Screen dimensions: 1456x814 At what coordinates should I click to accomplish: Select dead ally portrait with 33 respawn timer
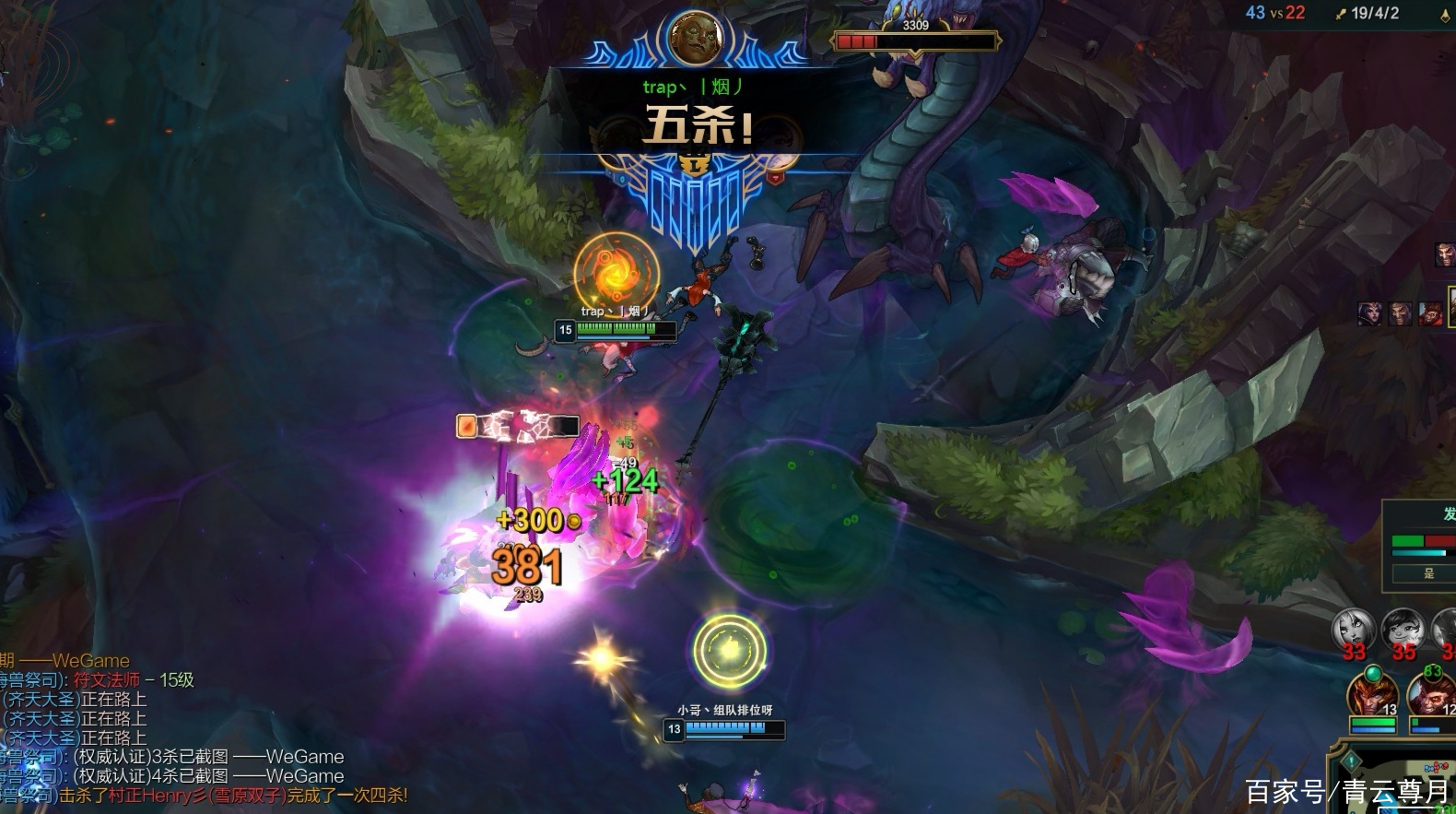pyautogui.click(x=1354, y=631)
